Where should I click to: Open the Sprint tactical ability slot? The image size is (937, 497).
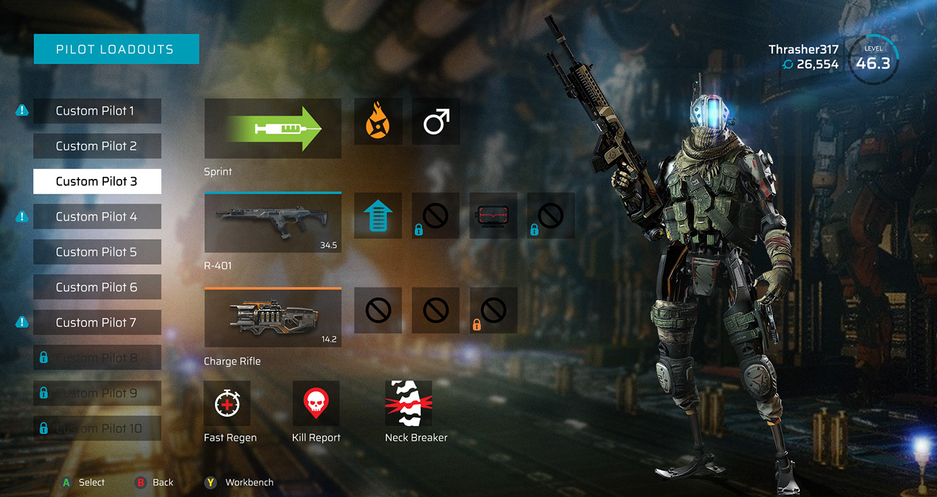pos(273,128)
